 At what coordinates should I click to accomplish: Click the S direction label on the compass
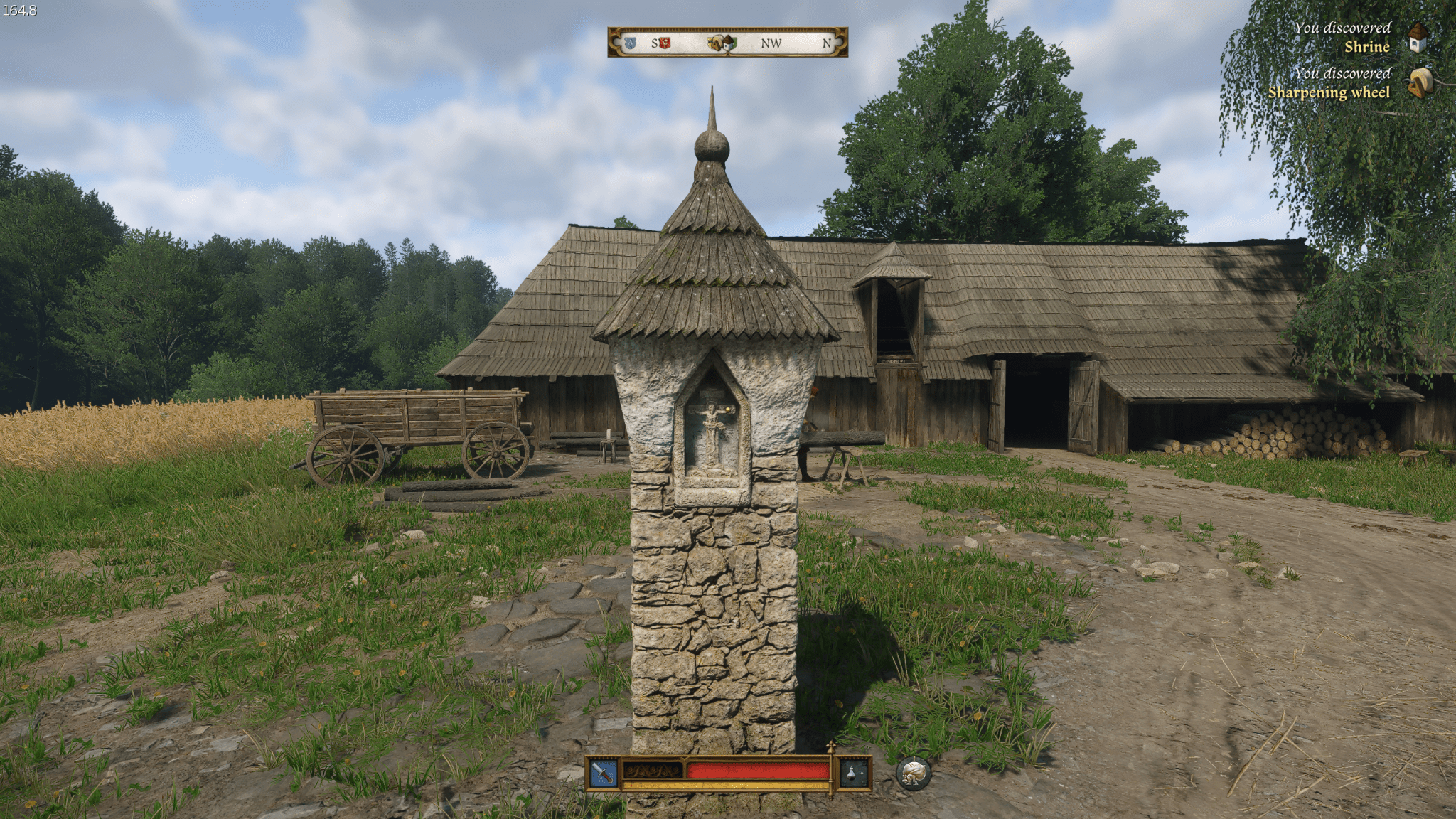coord(655,43)
